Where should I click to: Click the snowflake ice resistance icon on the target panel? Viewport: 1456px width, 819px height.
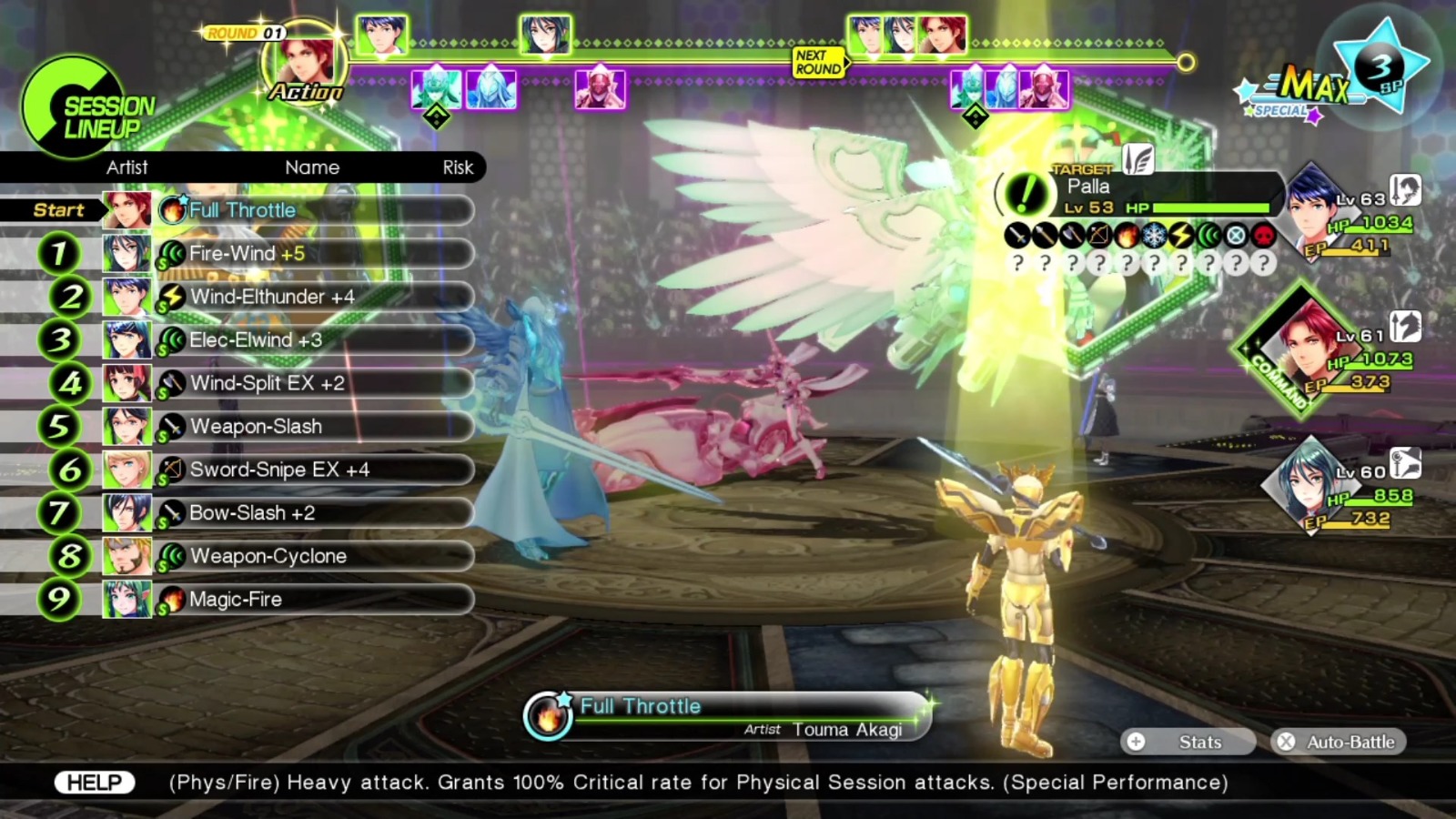[x=1151, y=236]
